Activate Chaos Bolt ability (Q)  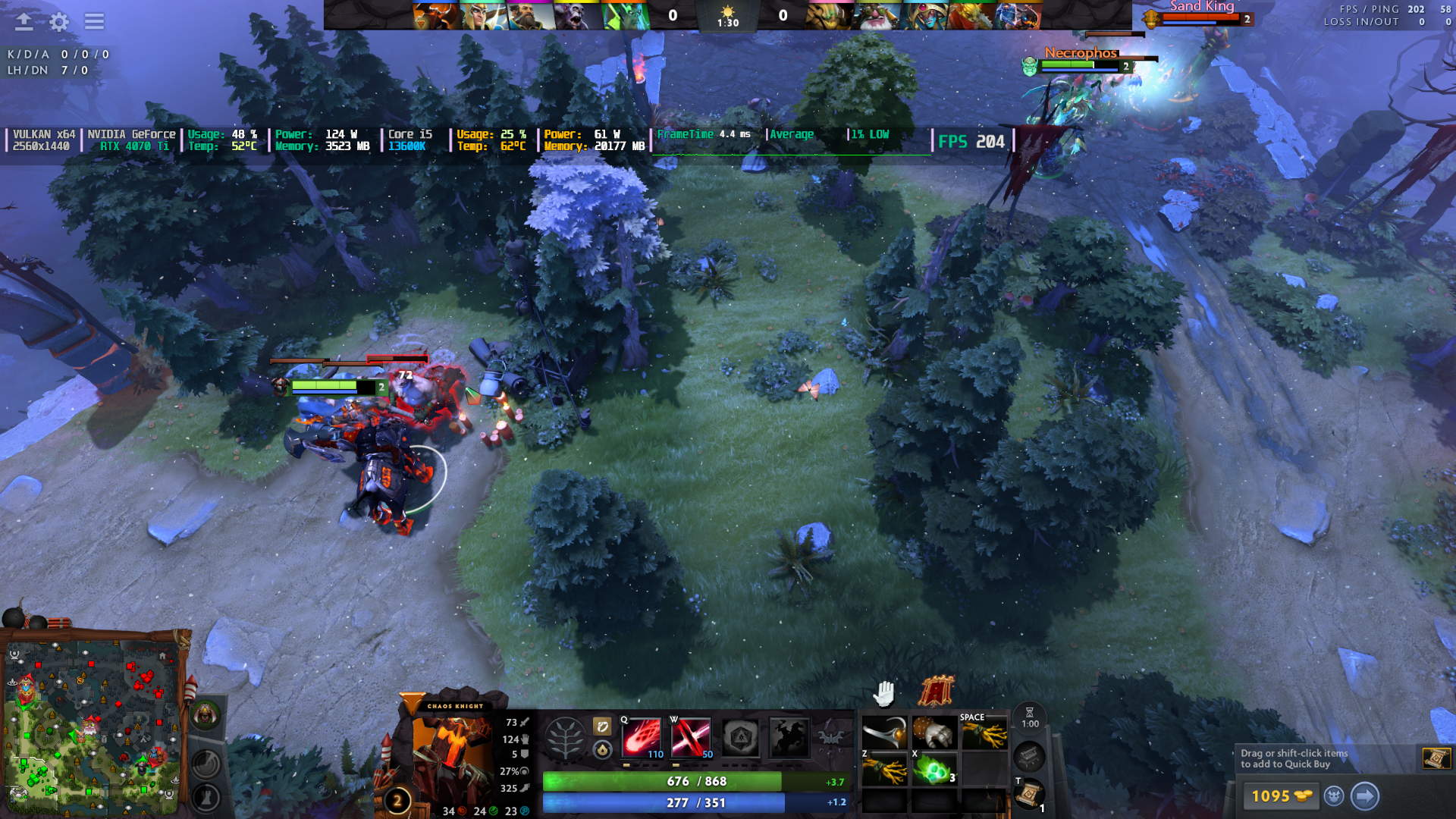pos(642,737)
